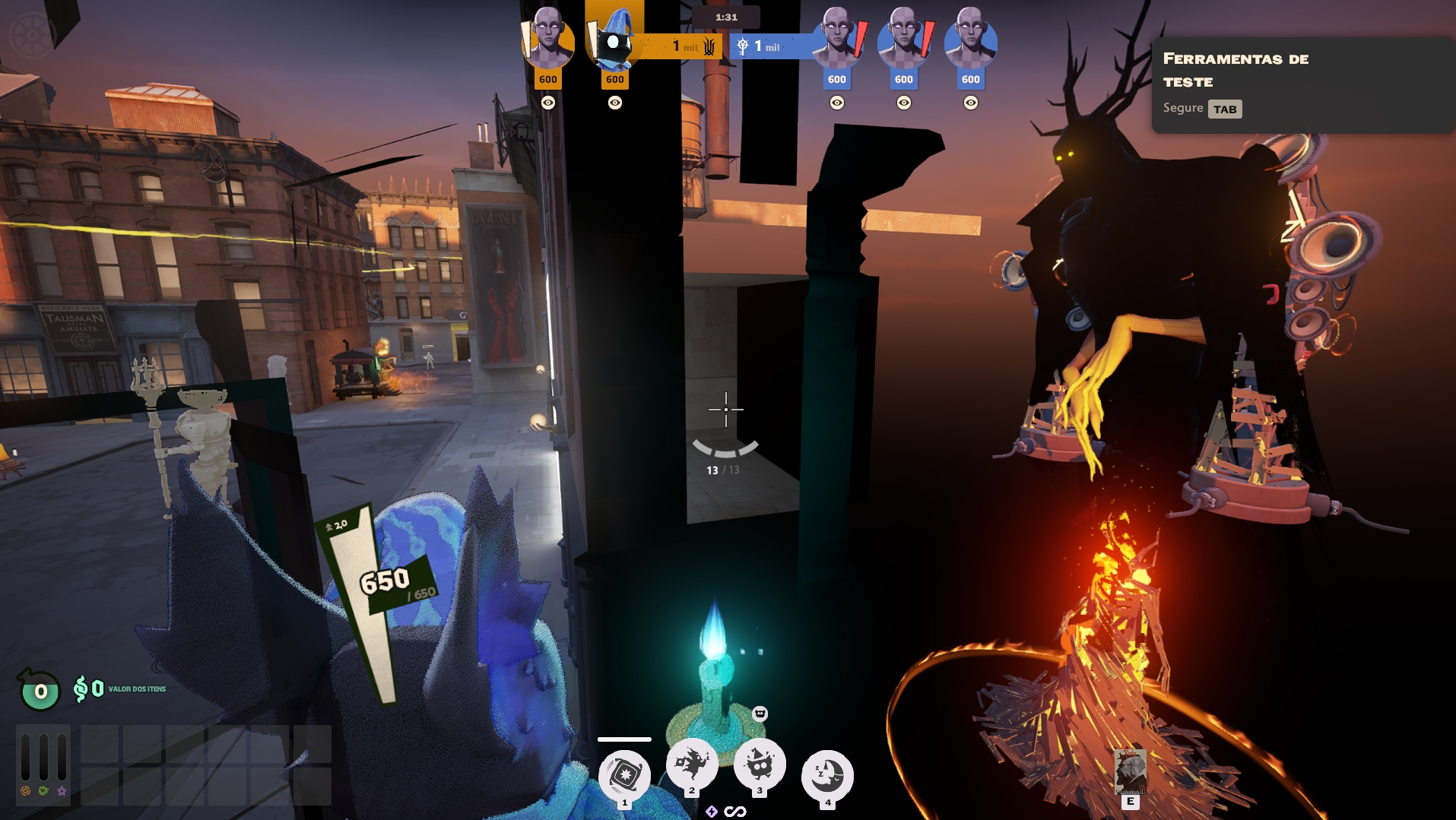Select the orange weapon stat icon
Viewport: 1456px width, 820px height.
click(25, 791)
